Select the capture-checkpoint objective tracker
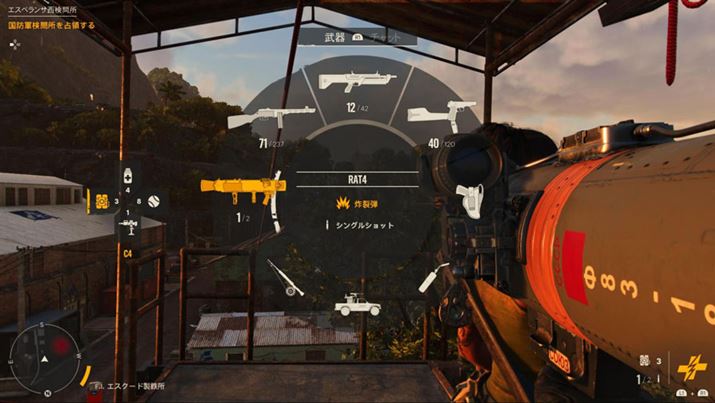The image size is (715, 403). (52, 24)
